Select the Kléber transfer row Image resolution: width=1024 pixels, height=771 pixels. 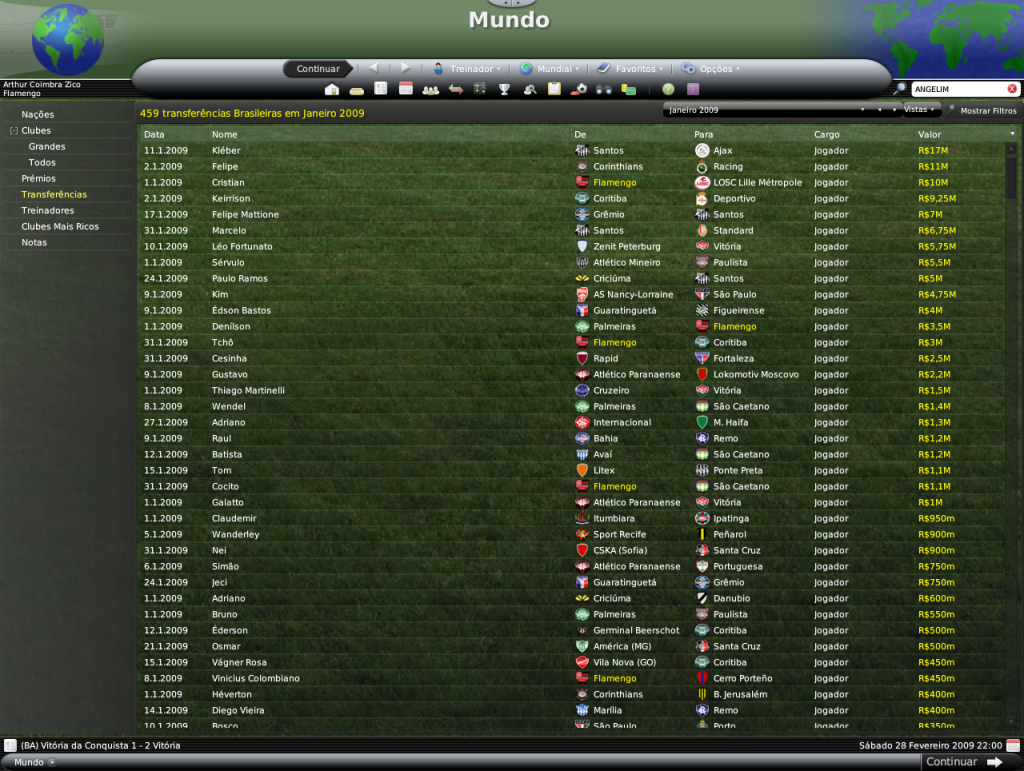click(x=226, y=150)
